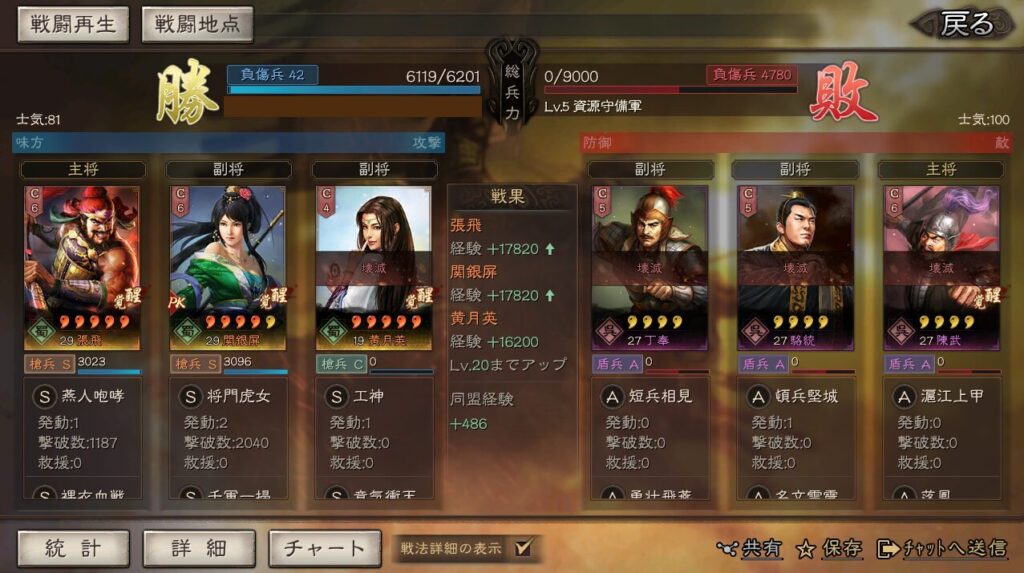
Task: Open the 戦闘地点 battle location
Action: (197, 24)
